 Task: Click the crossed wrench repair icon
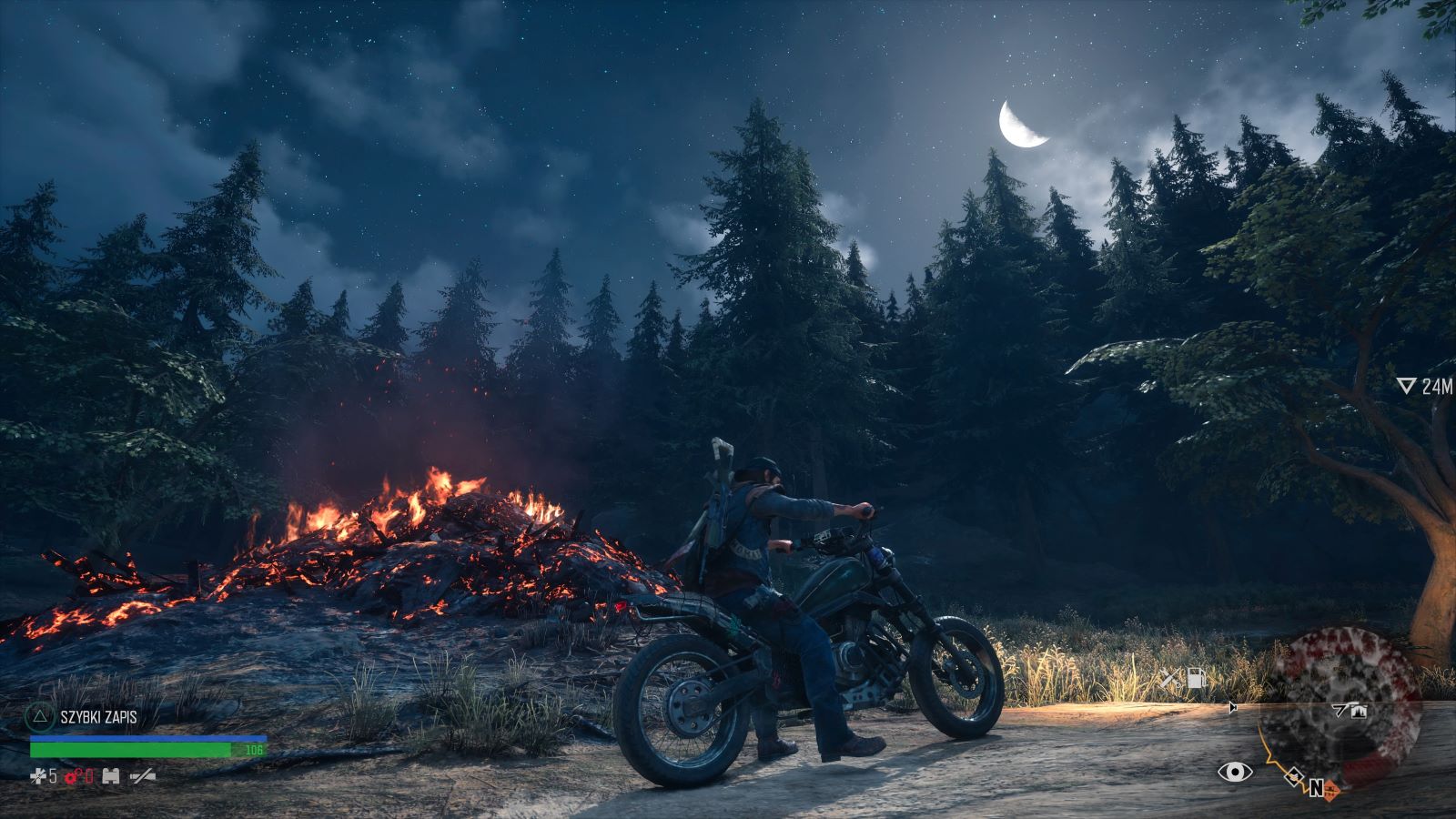click(1169, 678)
